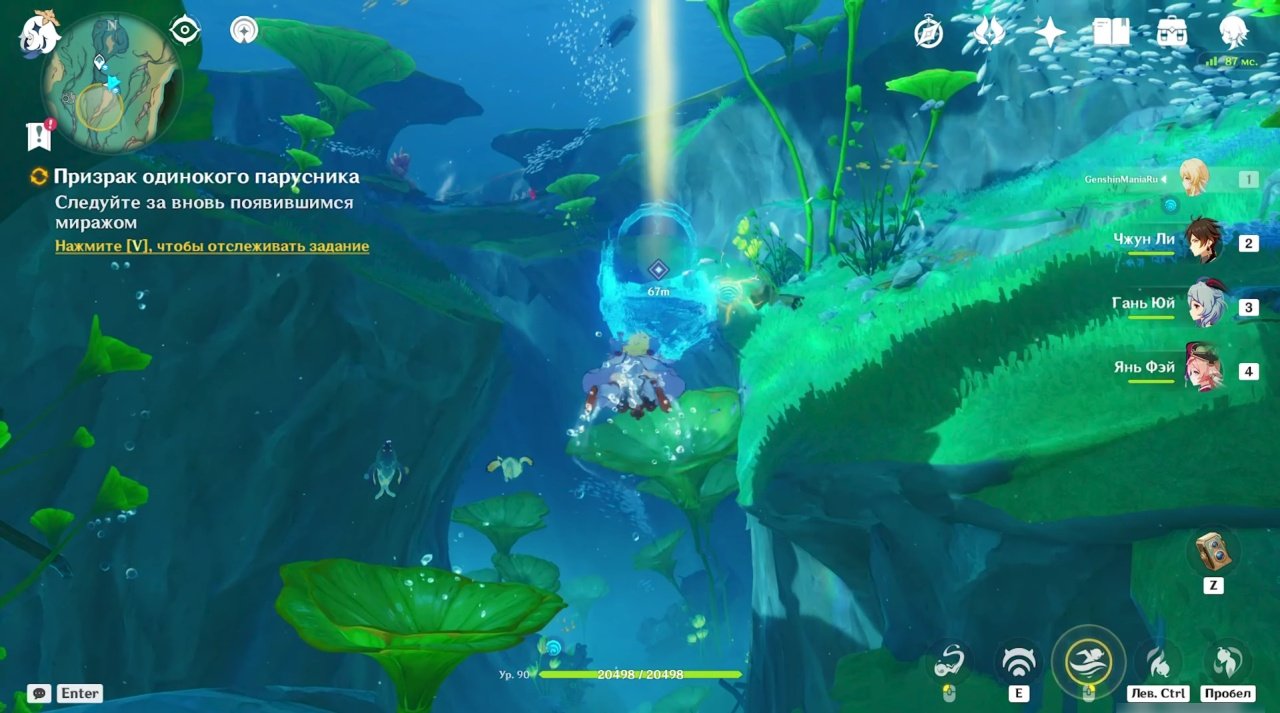Use the Kamera gadget icon
The image size is (1280, 713).
pyautogui.click(x=1213, y=551)
